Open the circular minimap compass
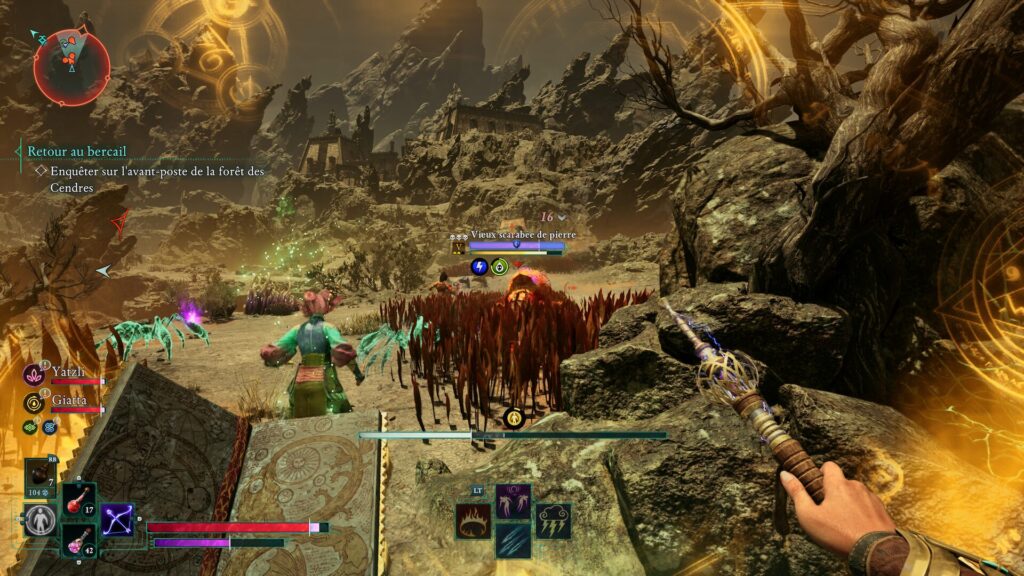The image size is (1024, 576). (x=70, y=66)
